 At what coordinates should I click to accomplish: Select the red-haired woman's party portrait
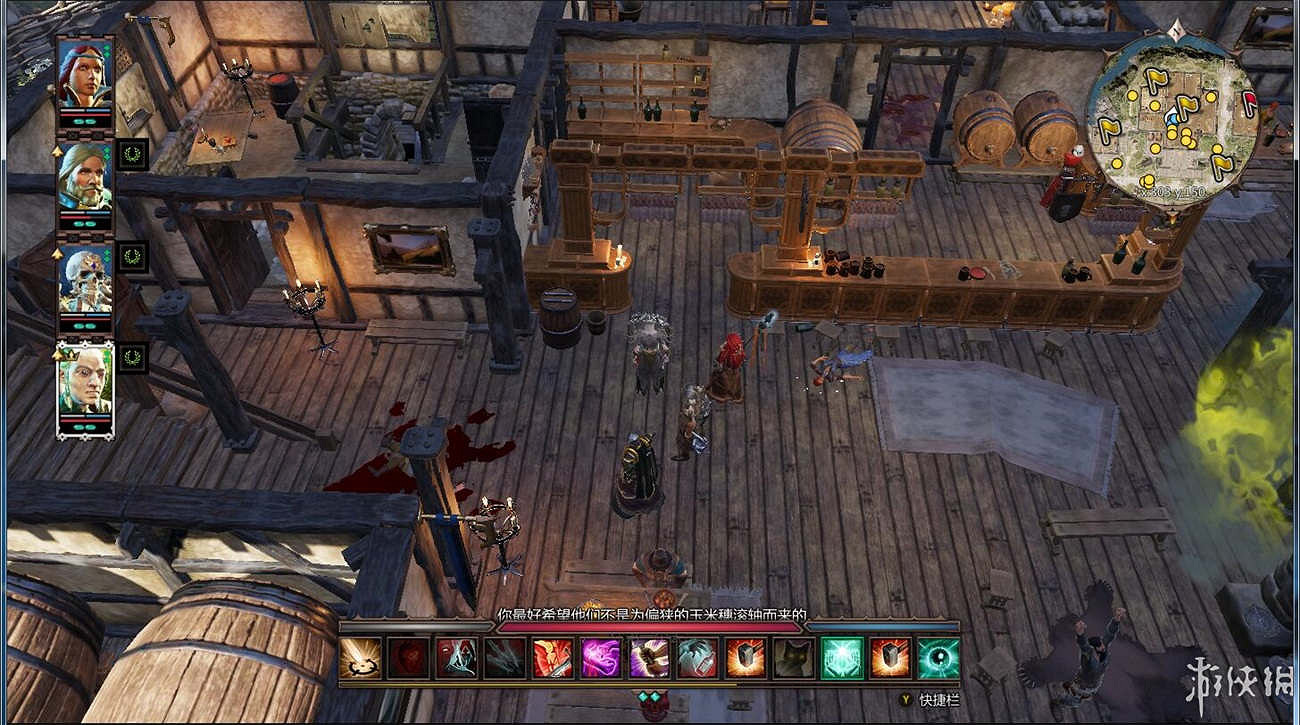85,74
